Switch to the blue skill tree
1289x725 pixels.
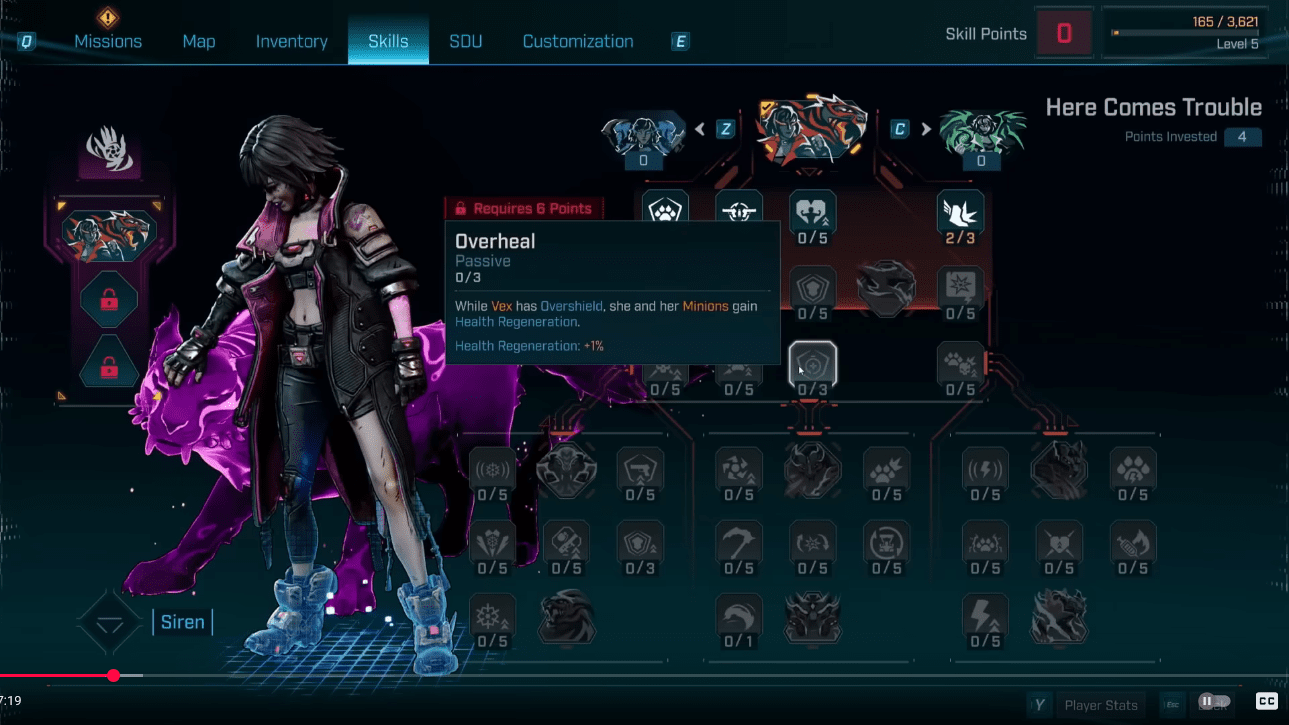tap(643, 133)
